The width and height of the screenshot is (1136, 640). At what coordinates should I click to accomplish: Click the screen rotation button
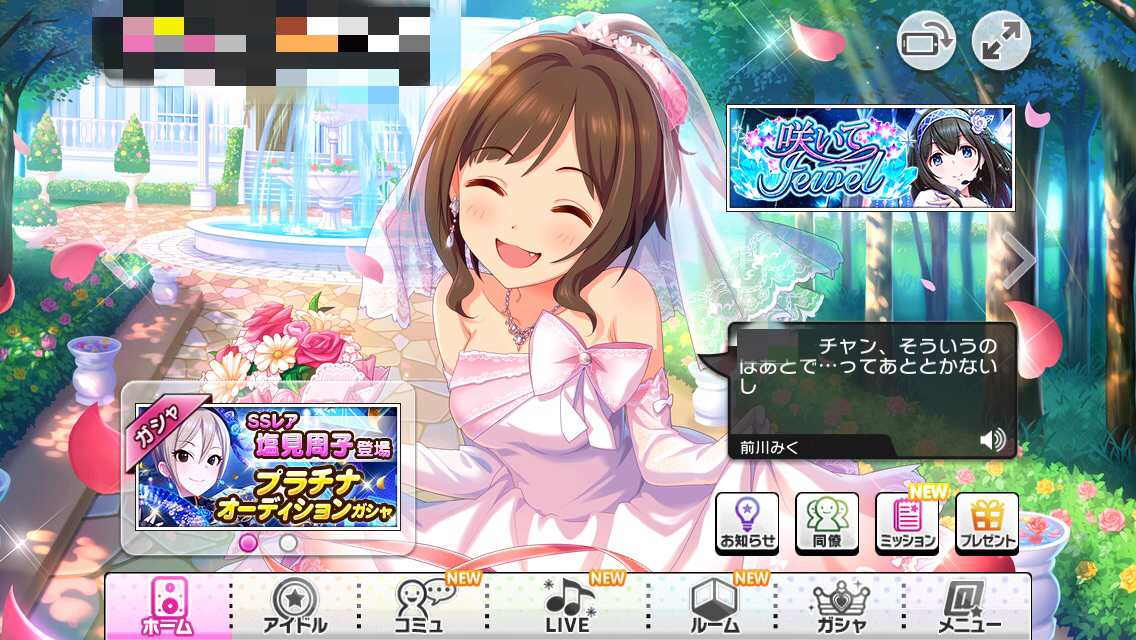926,41
